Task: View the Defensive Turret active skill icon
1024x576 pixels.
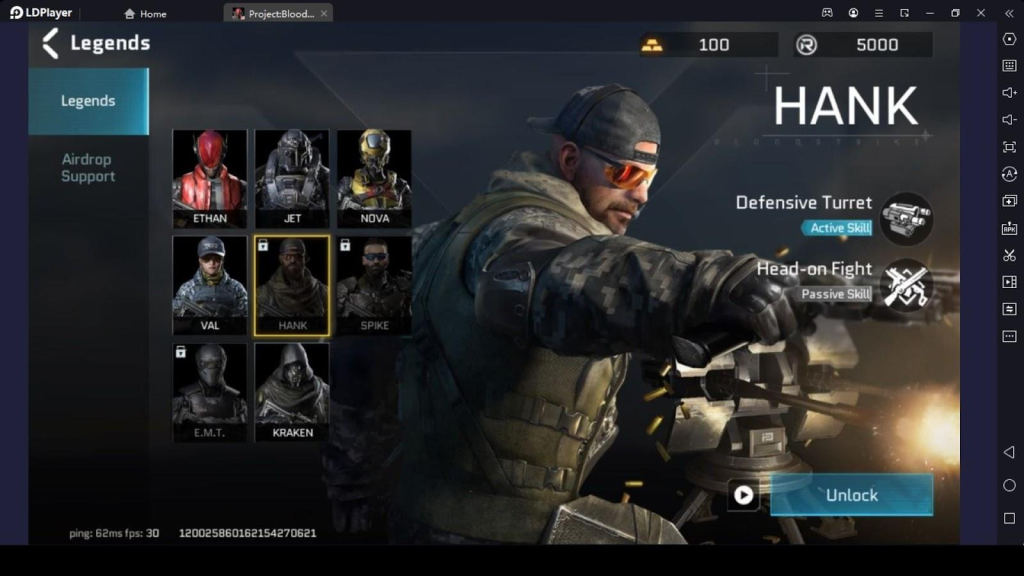Action: [906, 219]
